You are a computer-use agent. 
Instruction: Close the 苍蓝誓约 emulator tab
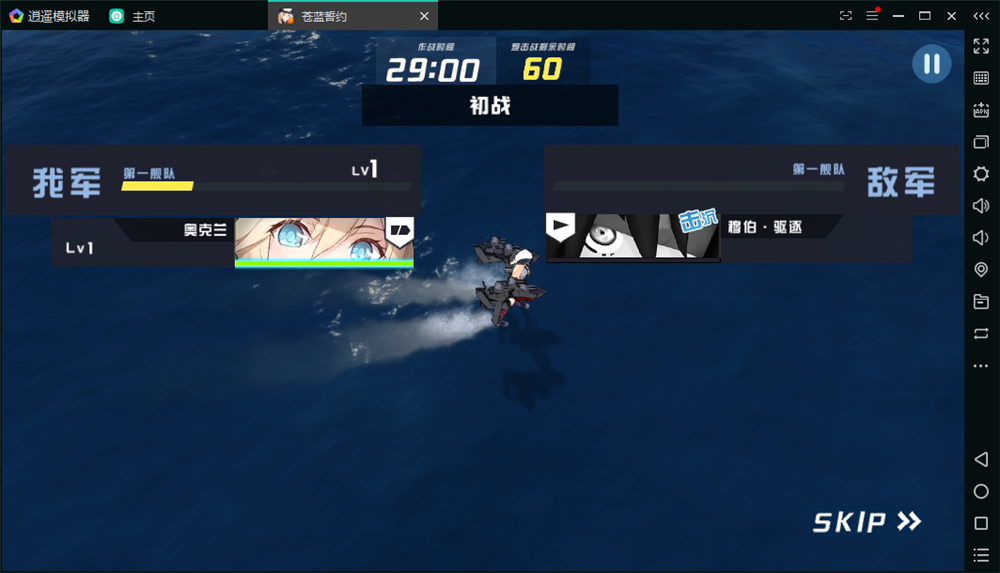(424, 16)
